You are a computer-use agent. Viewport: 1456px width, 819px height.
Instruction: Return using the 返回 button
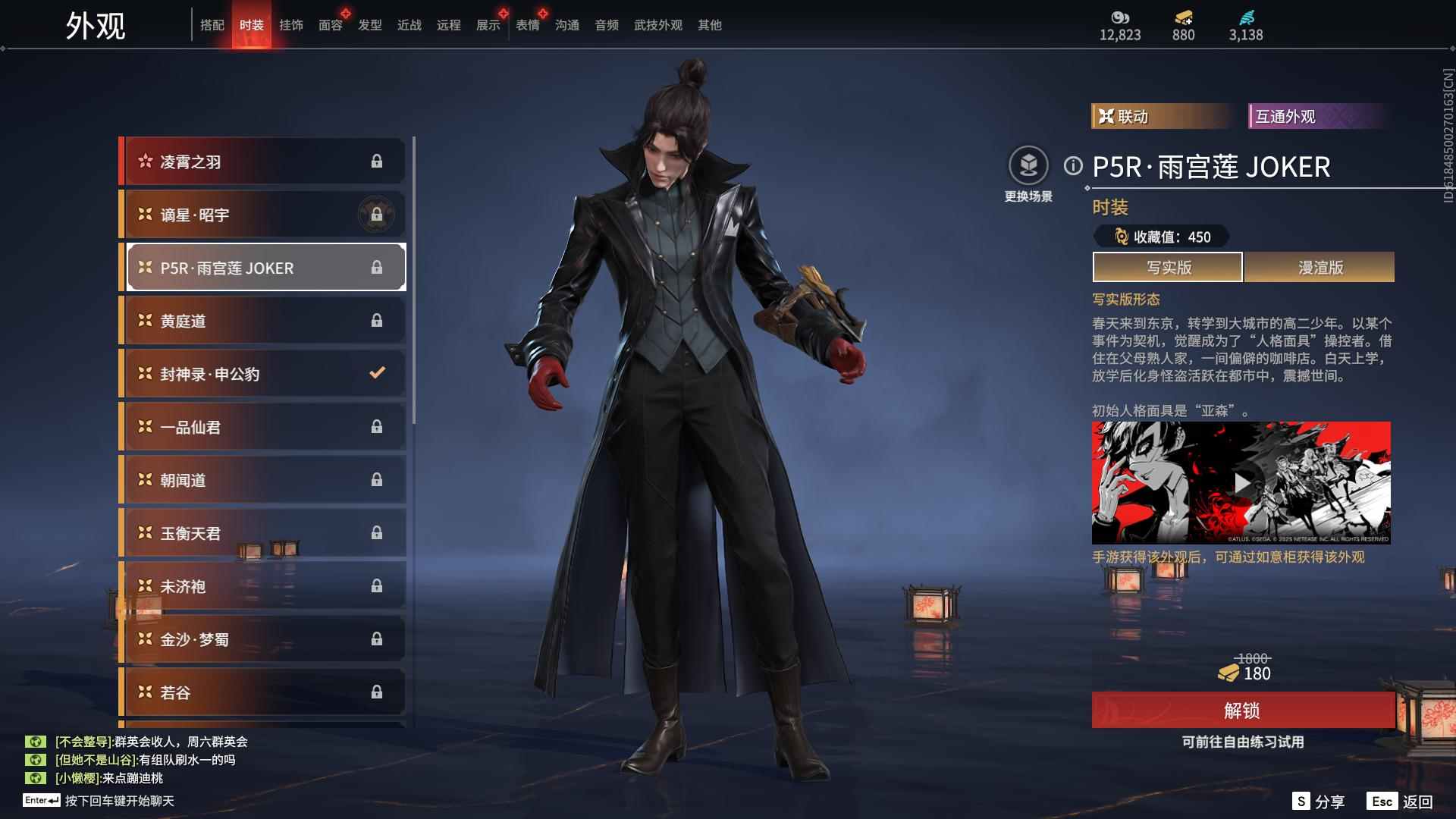pos(1401,802)
